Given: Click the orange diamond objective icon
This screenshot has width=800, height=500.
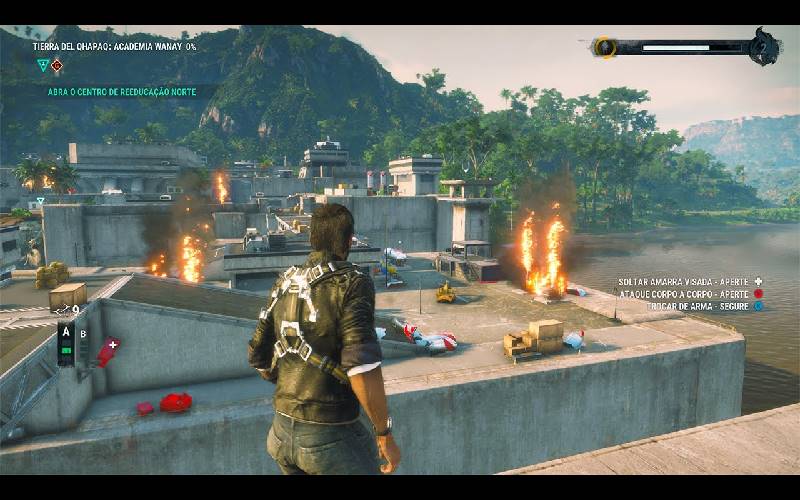Looking at the screenshot, I should coord(57,66).
